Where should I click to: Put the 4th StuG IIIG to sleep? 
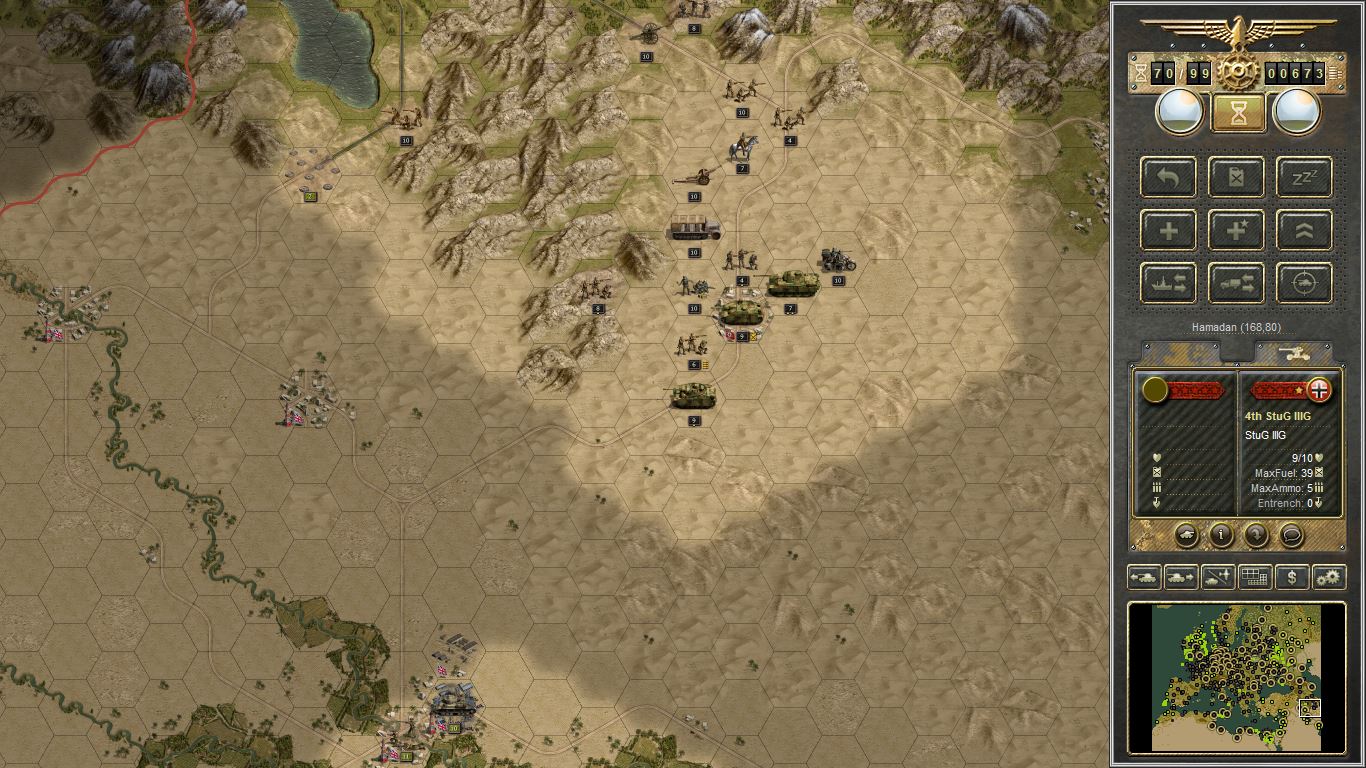tap(1303, 177)
